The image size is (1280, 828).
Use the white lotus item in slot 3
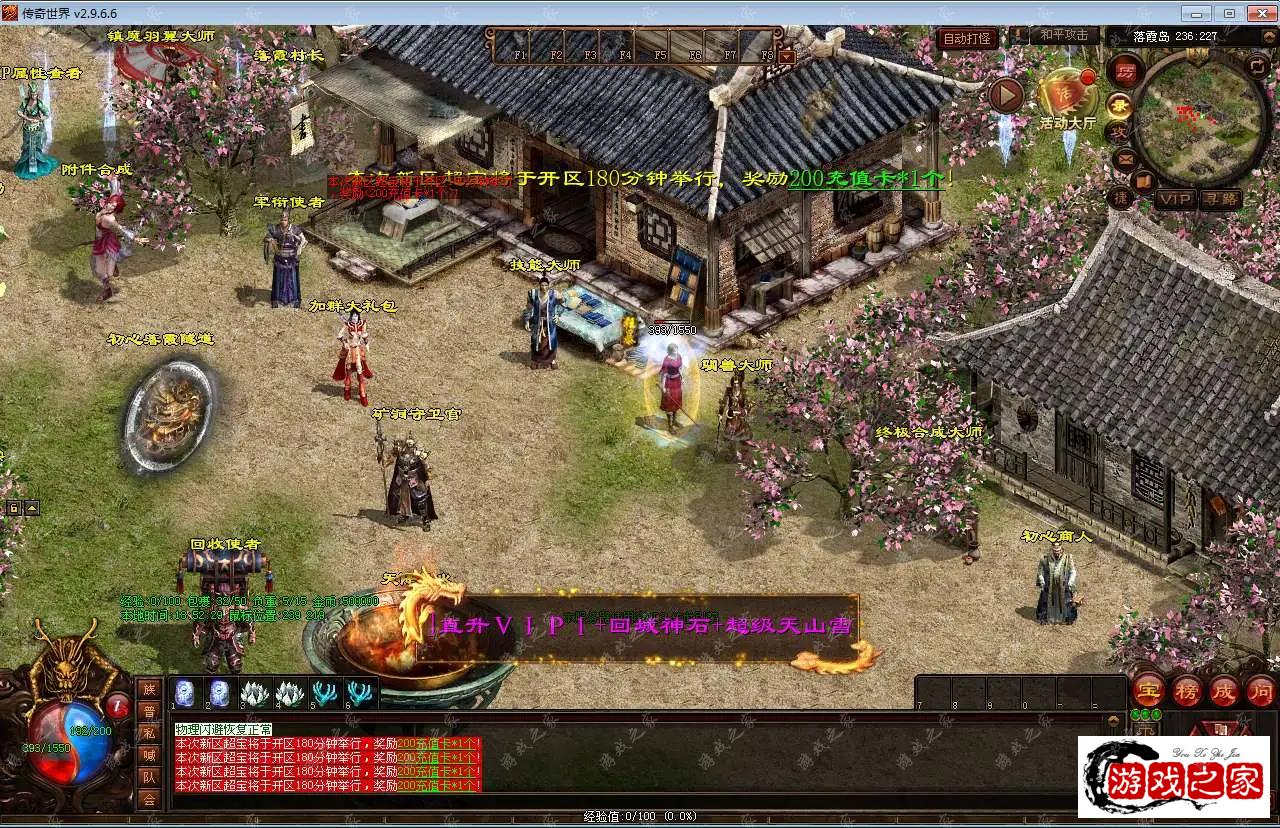pyautogui.click(x=255, y=692)
